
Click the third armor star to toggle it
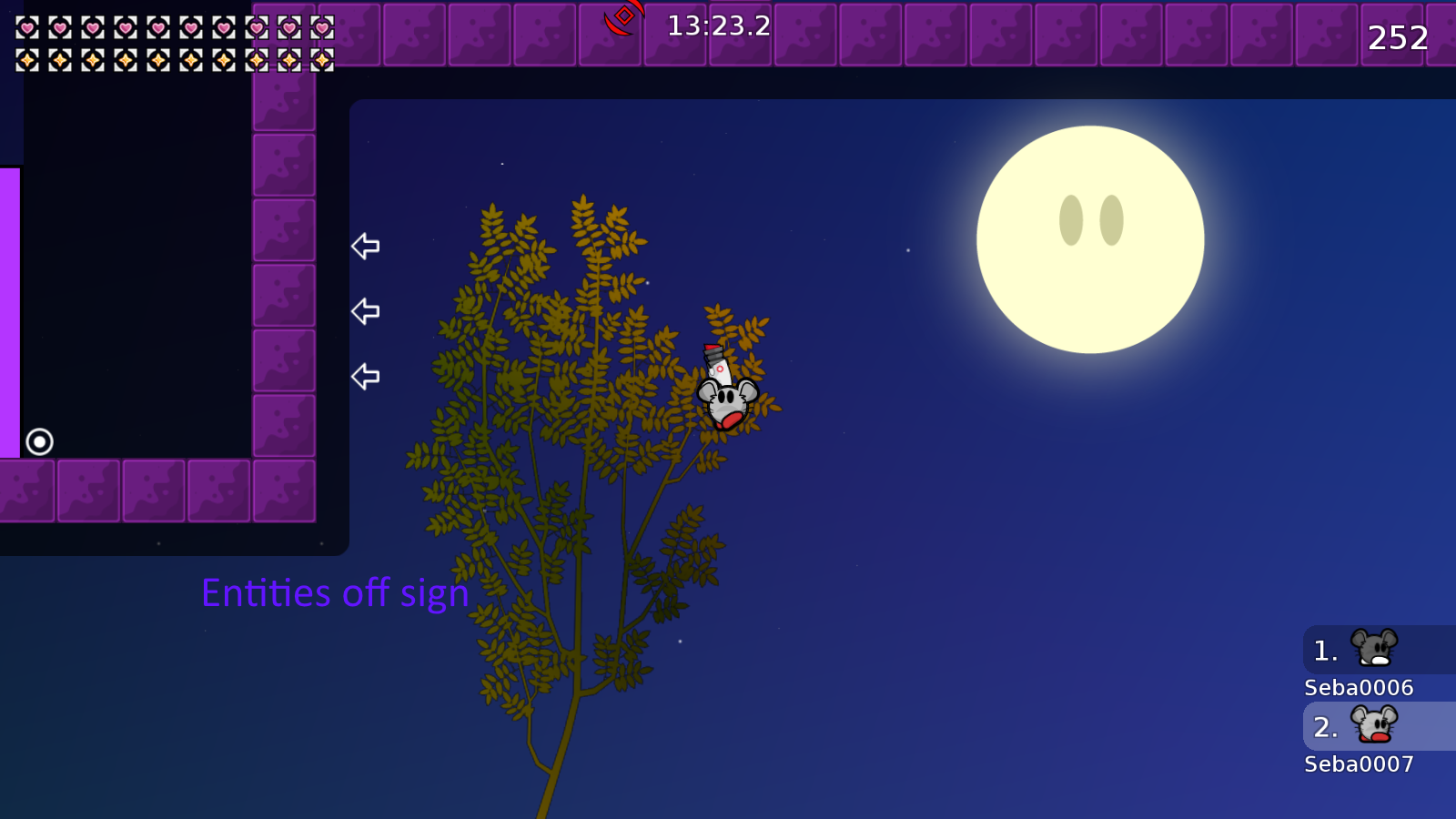click(x=93, y=60)
